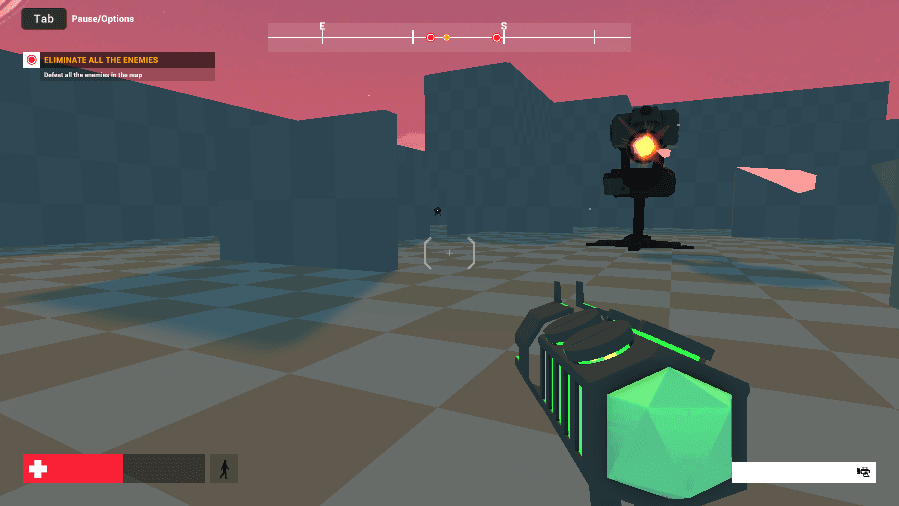Image resolution: width=899 pixels, height=506 pixels.
Task: Click the weapon icon beside the ammo bar
Action: tap(863, 472)
